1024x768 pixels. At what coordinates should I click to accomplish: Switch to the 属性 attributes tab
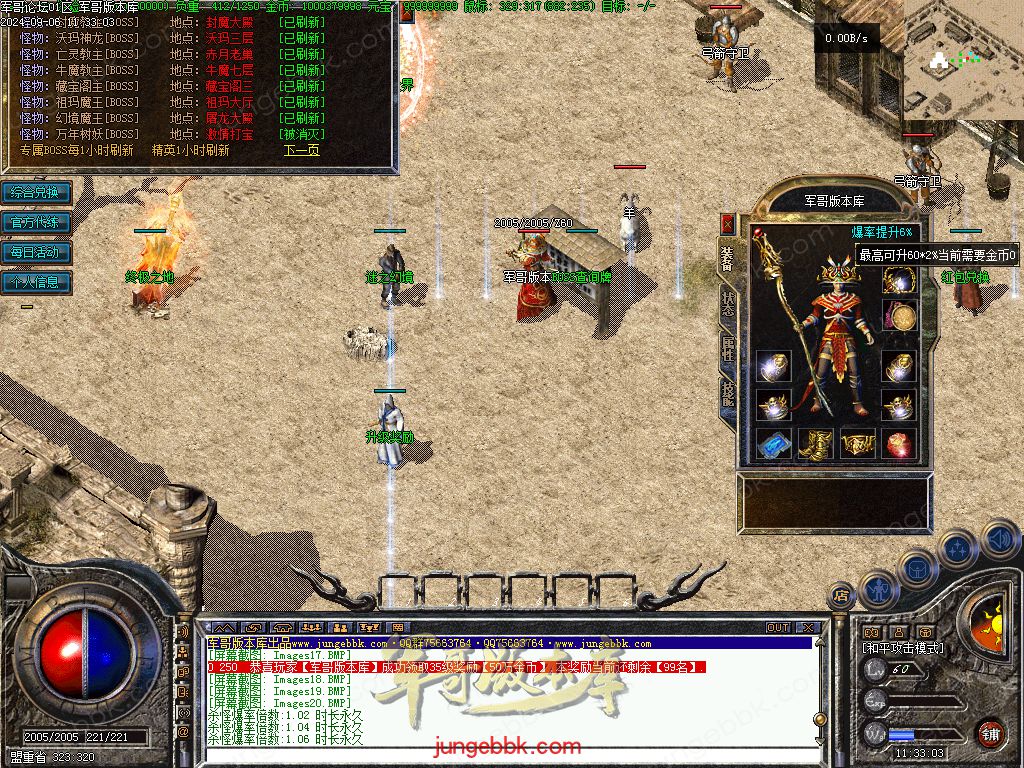[727, 350]
